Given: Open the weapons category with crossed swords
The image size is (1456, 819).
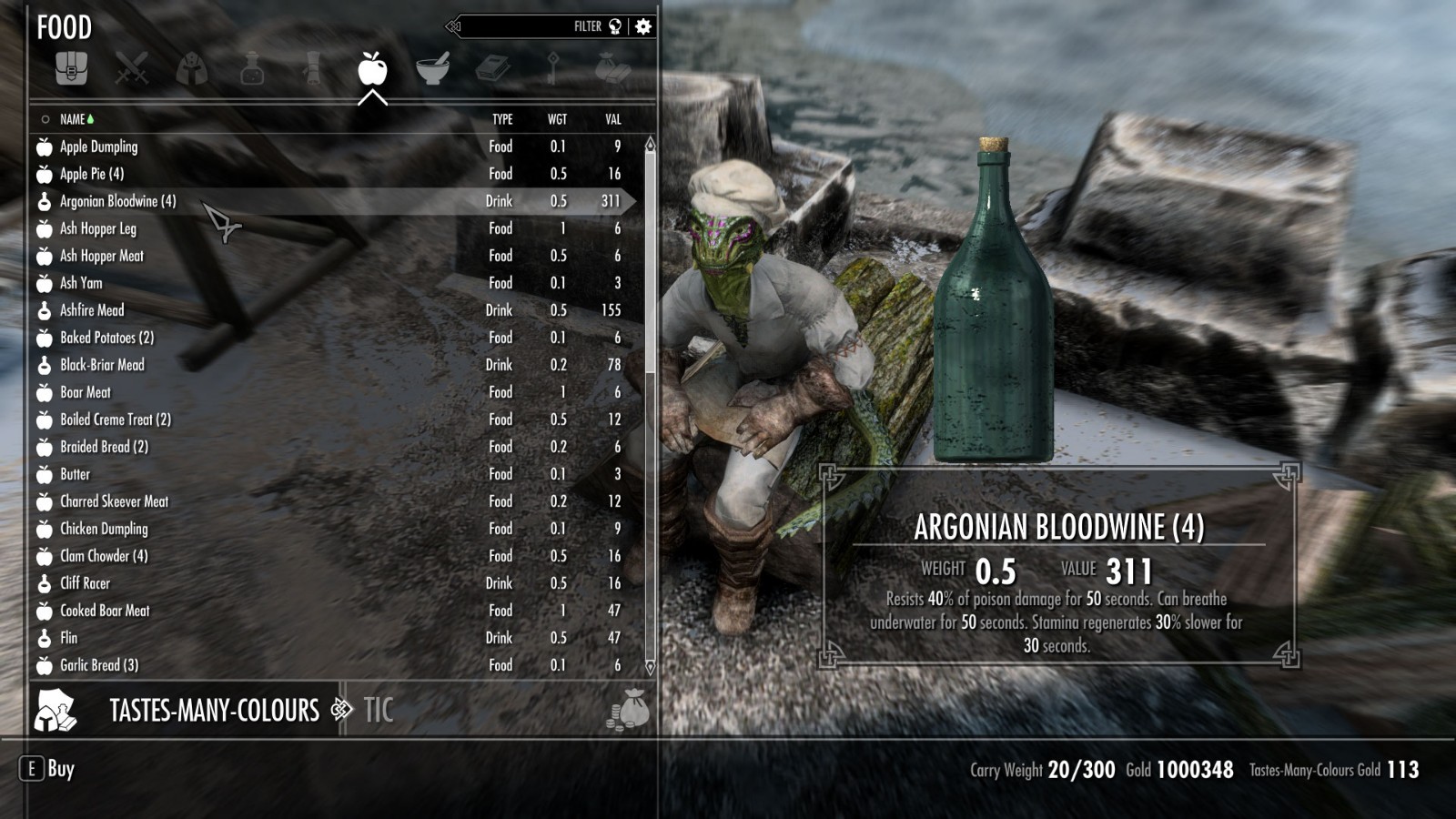Looking at the screenshot, I should (x=131, y=68).
